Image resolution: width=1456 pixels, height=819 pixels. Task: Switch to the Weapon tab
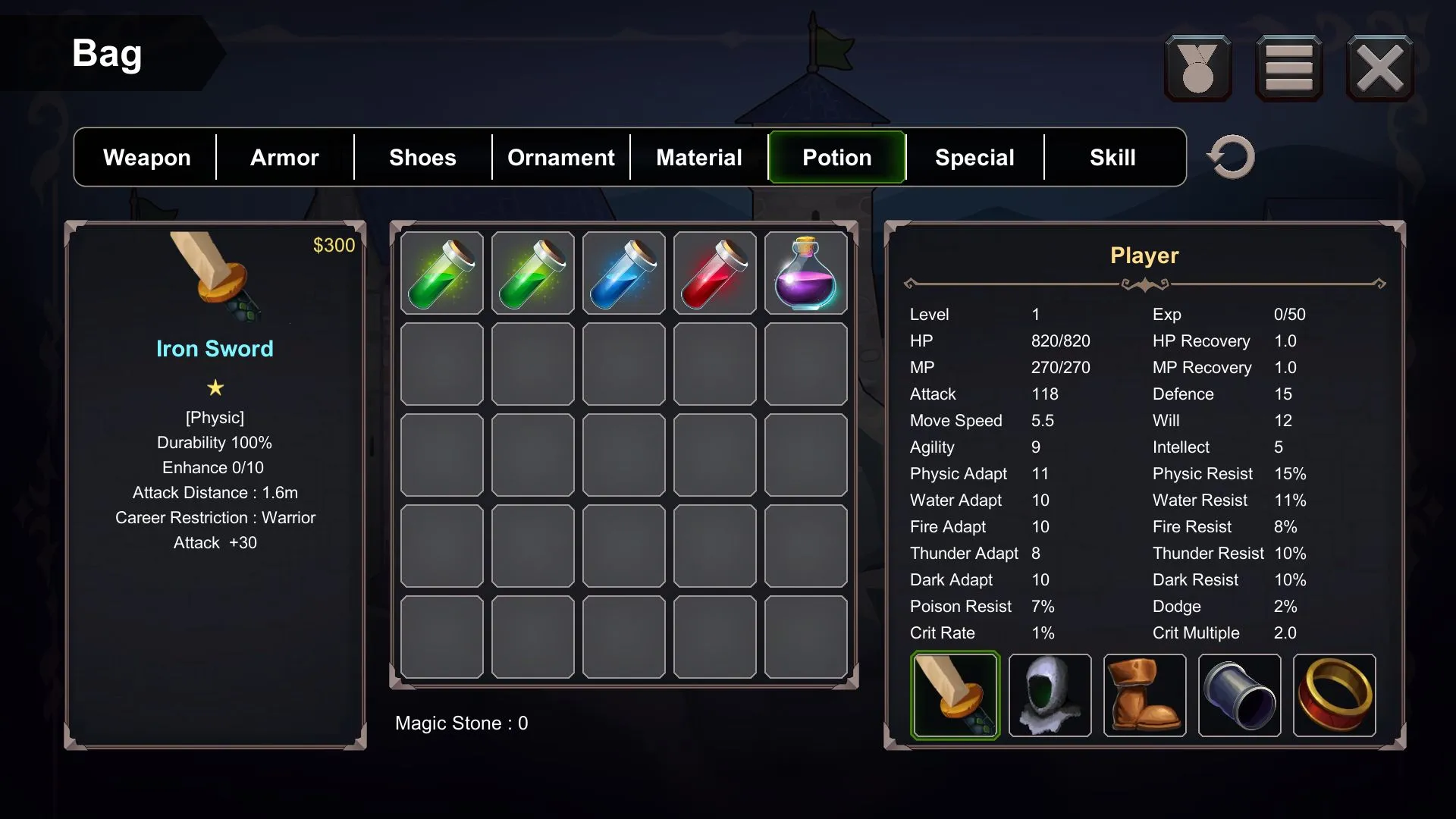tap(146, 157)
